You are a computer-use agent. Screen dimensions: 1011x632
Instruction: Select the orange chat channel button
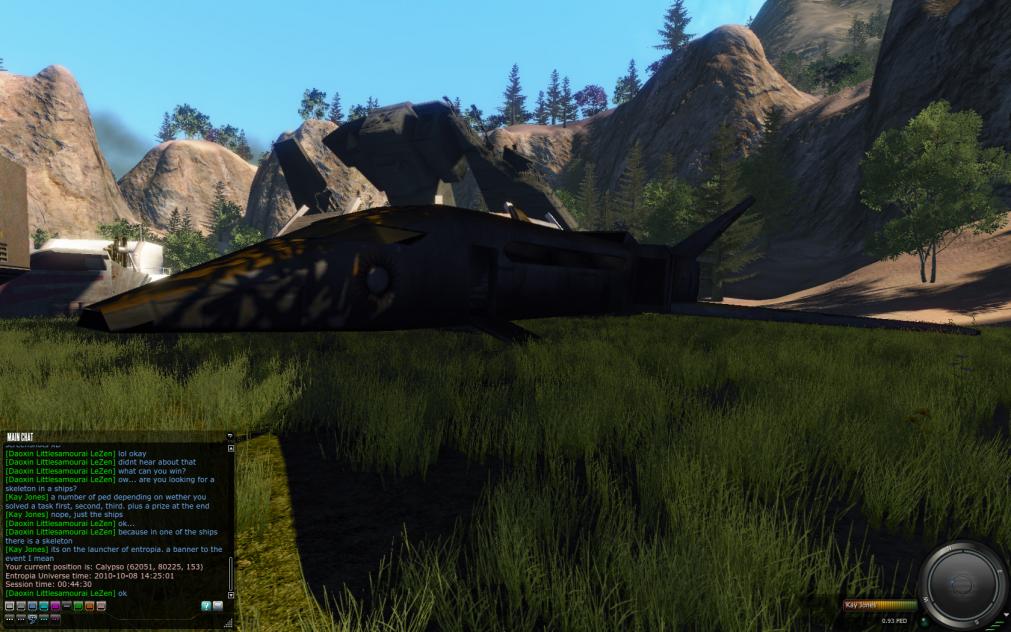coord(89,606)
